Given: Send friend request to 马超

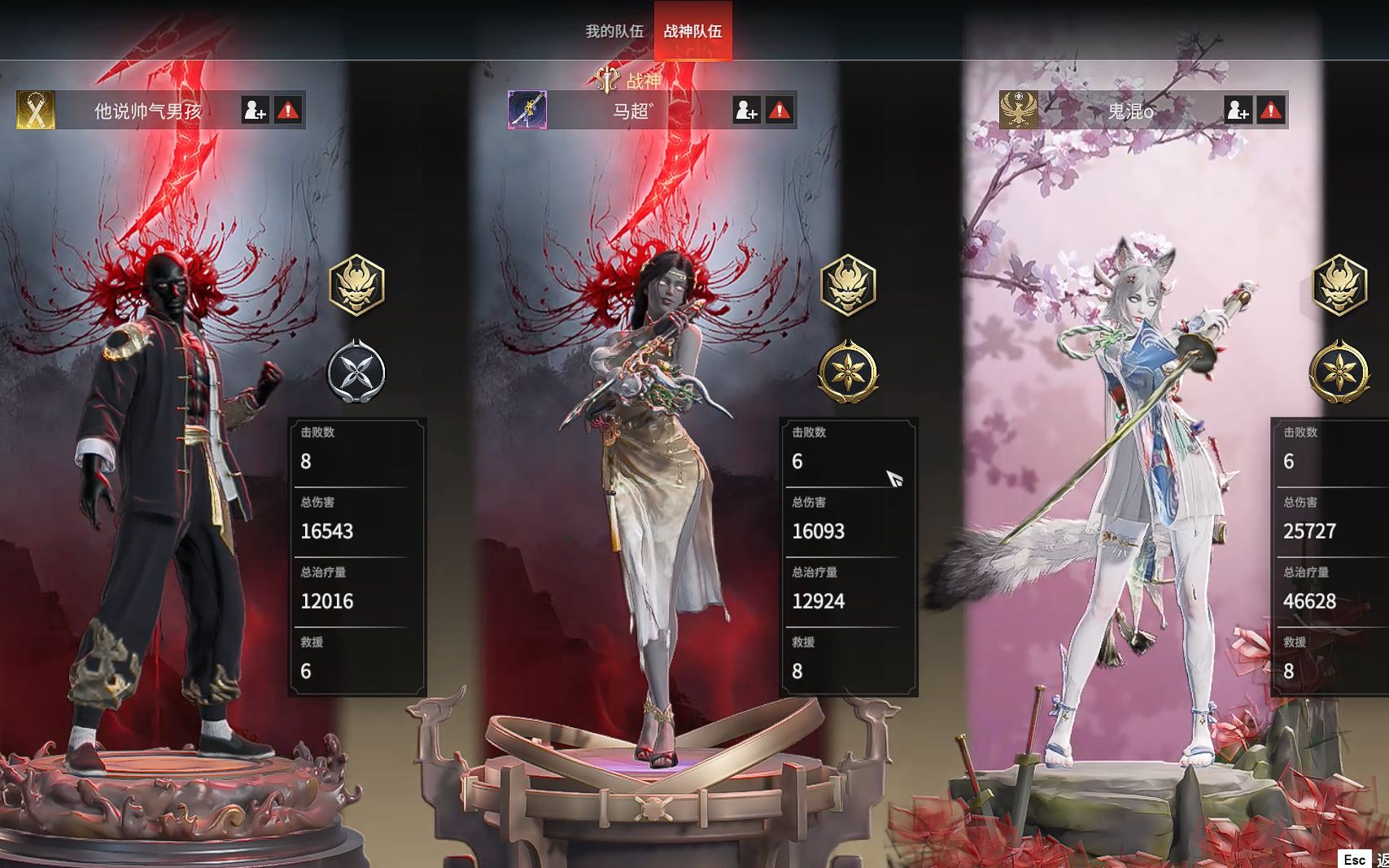Looking at the screenshot, I should point(746,110).
